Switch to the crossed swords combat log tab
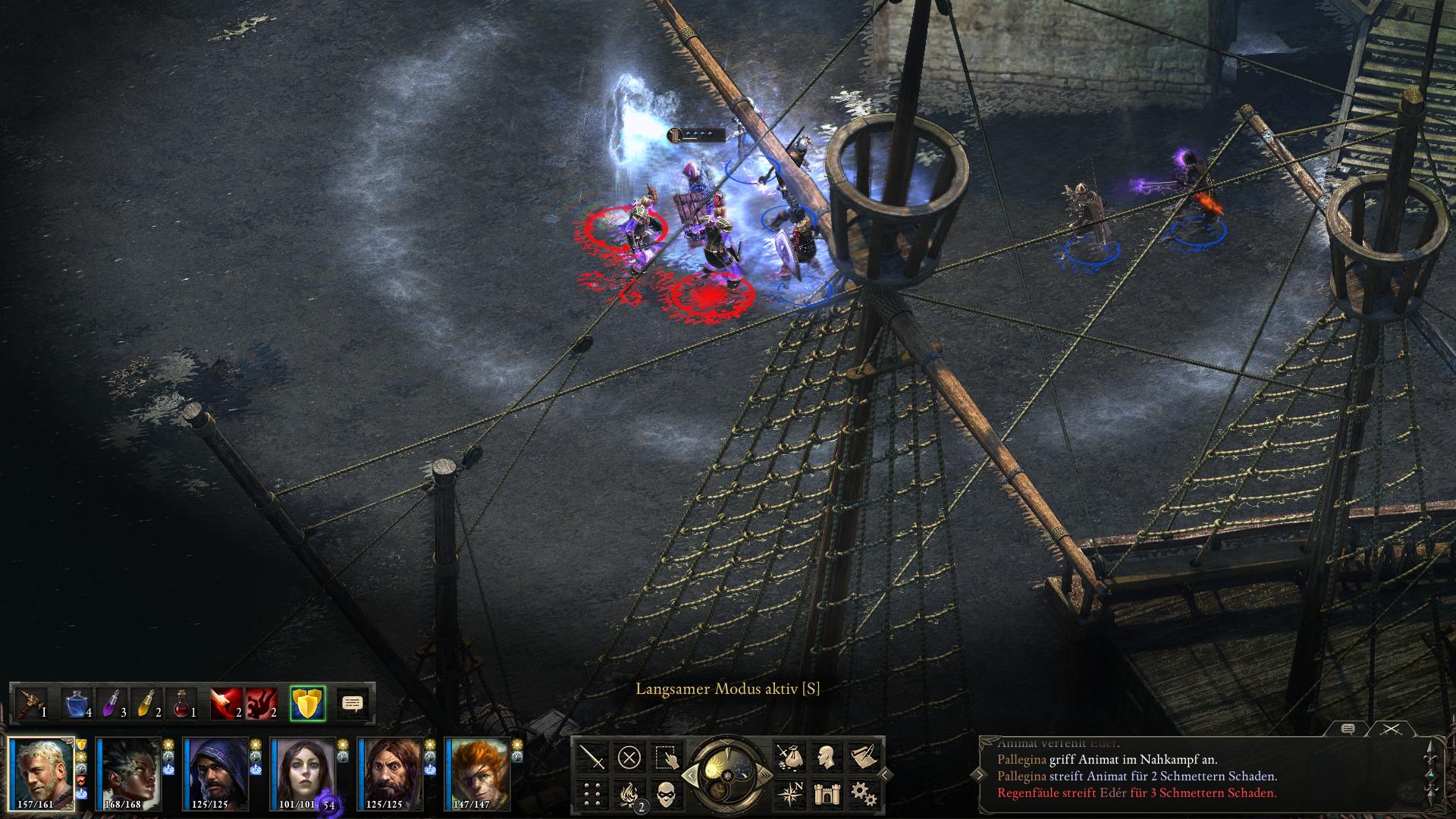Viewport: 1456px width, 819px height. (1390, 730)
